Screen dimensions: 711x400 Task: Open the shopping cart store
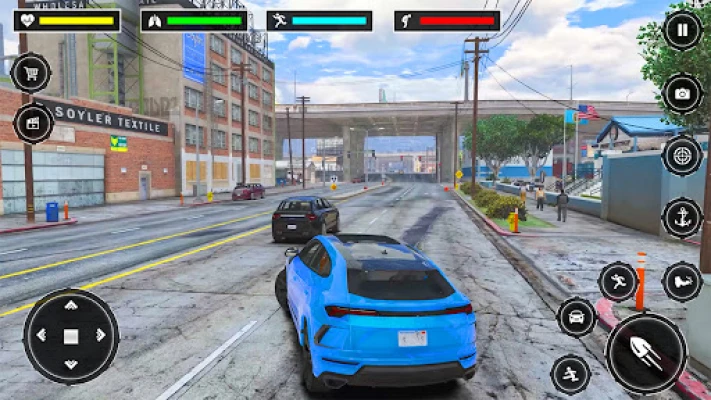[31, 72]
